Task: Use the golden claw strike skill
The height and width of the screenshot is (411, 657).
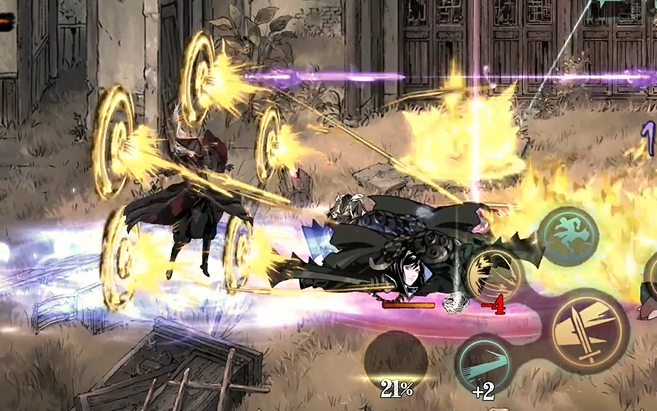Action: [493, 273]
